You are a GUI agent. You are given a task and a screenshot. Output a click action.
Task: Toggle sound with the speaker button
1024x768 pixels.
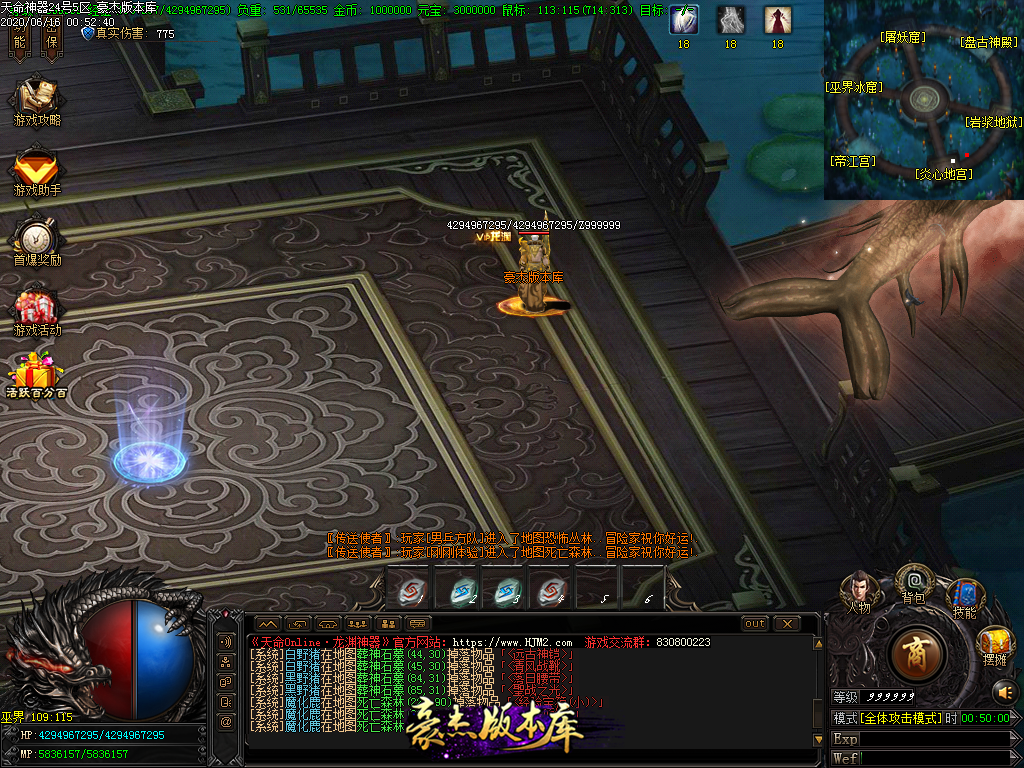[x=1003, y=691]
